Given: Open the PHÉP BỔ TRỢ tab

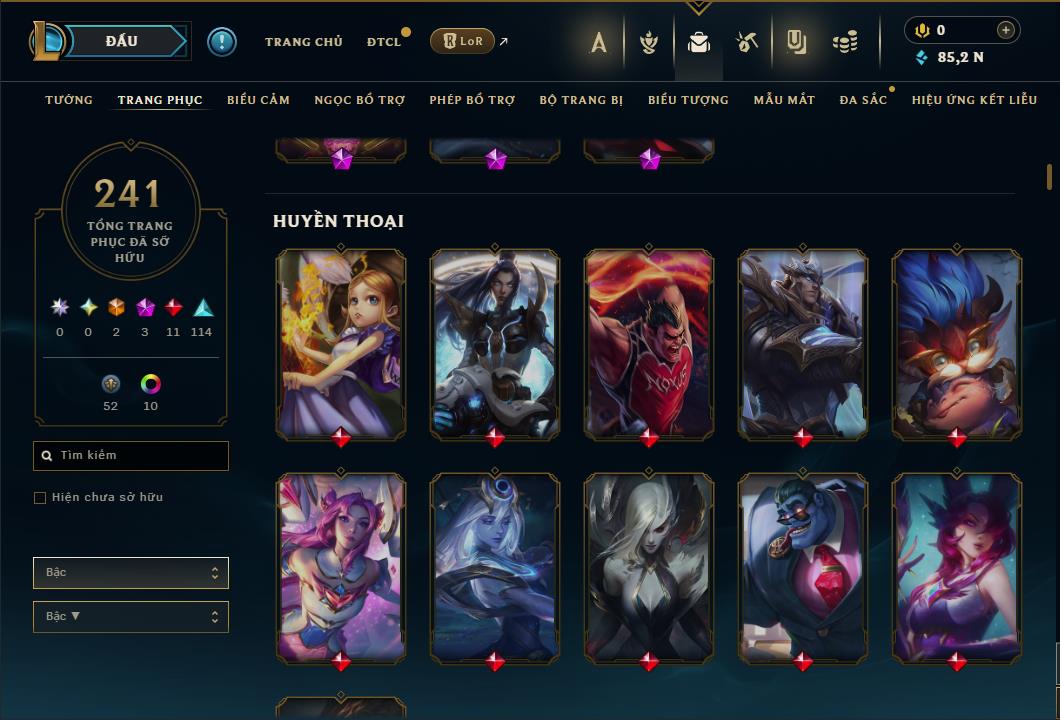Looking at the screenshot, I should pos(472,100).
